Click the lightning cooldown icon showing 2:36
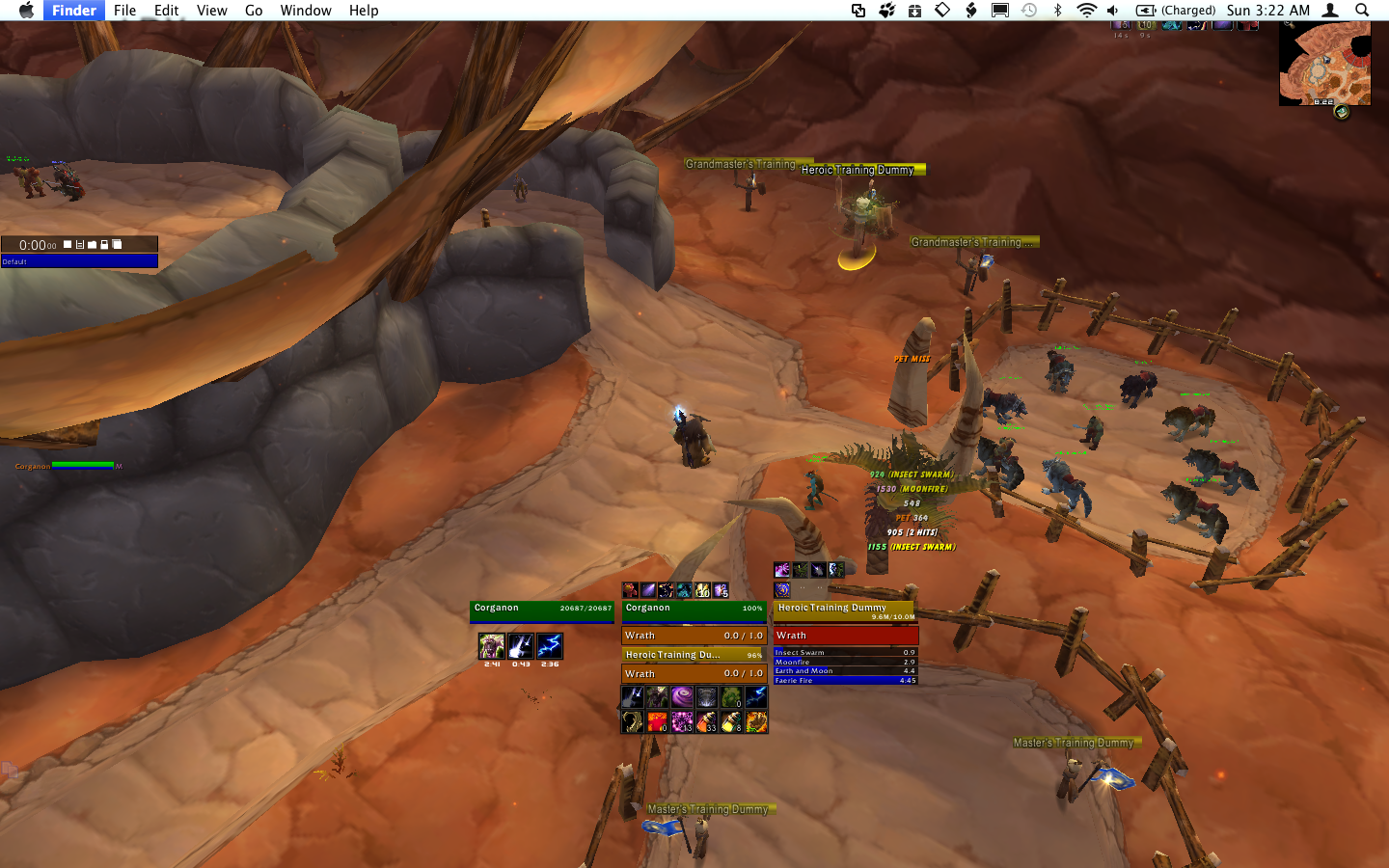1389x868 pixels. (550, 646)
